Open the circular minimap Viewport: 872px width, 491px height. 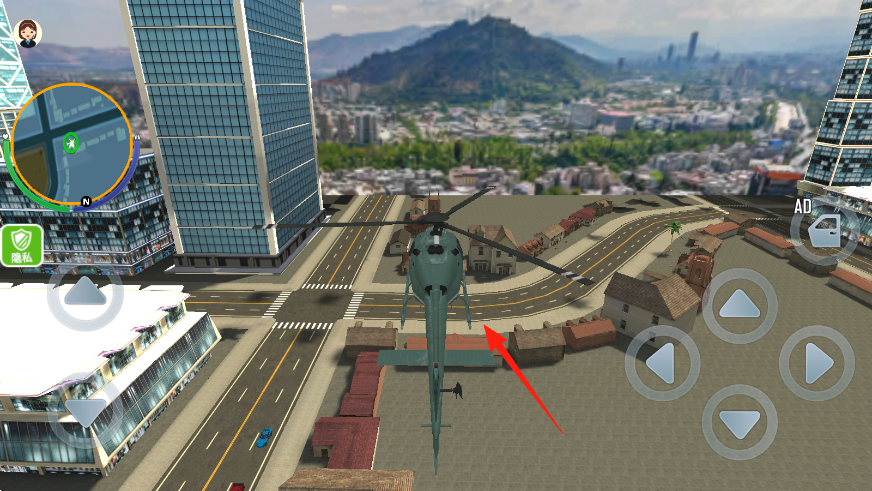click(x=71, y=144)
